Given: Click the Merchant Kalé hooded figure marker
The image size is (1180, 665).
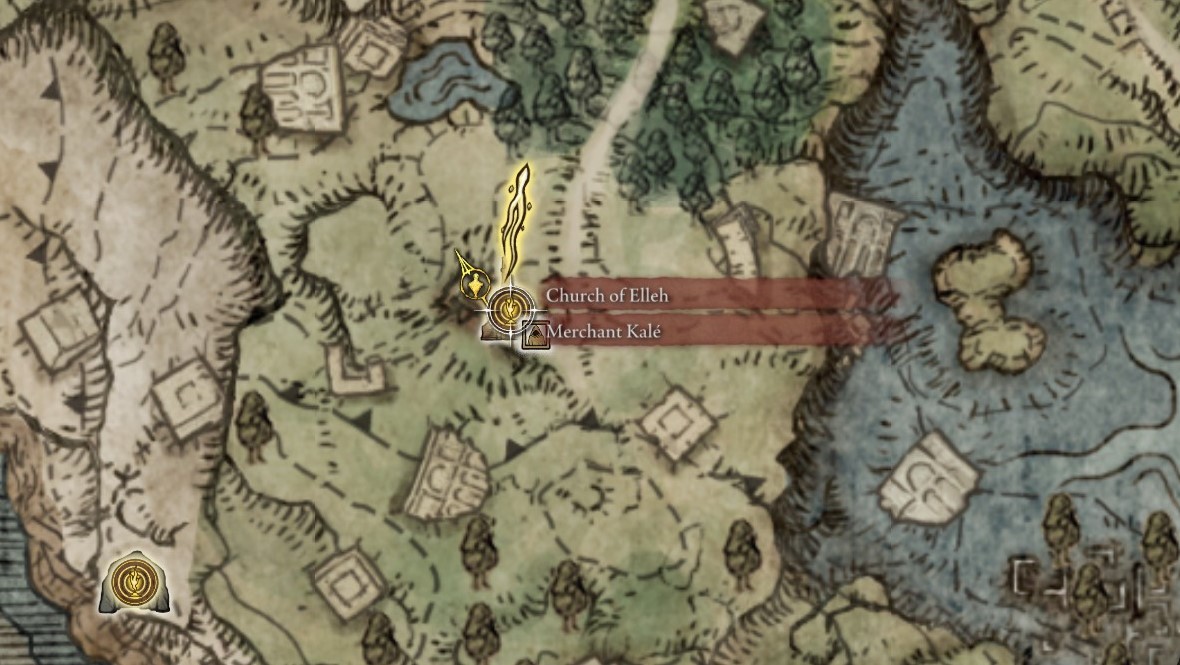Looking at the screenshot, I should [537, 335].
